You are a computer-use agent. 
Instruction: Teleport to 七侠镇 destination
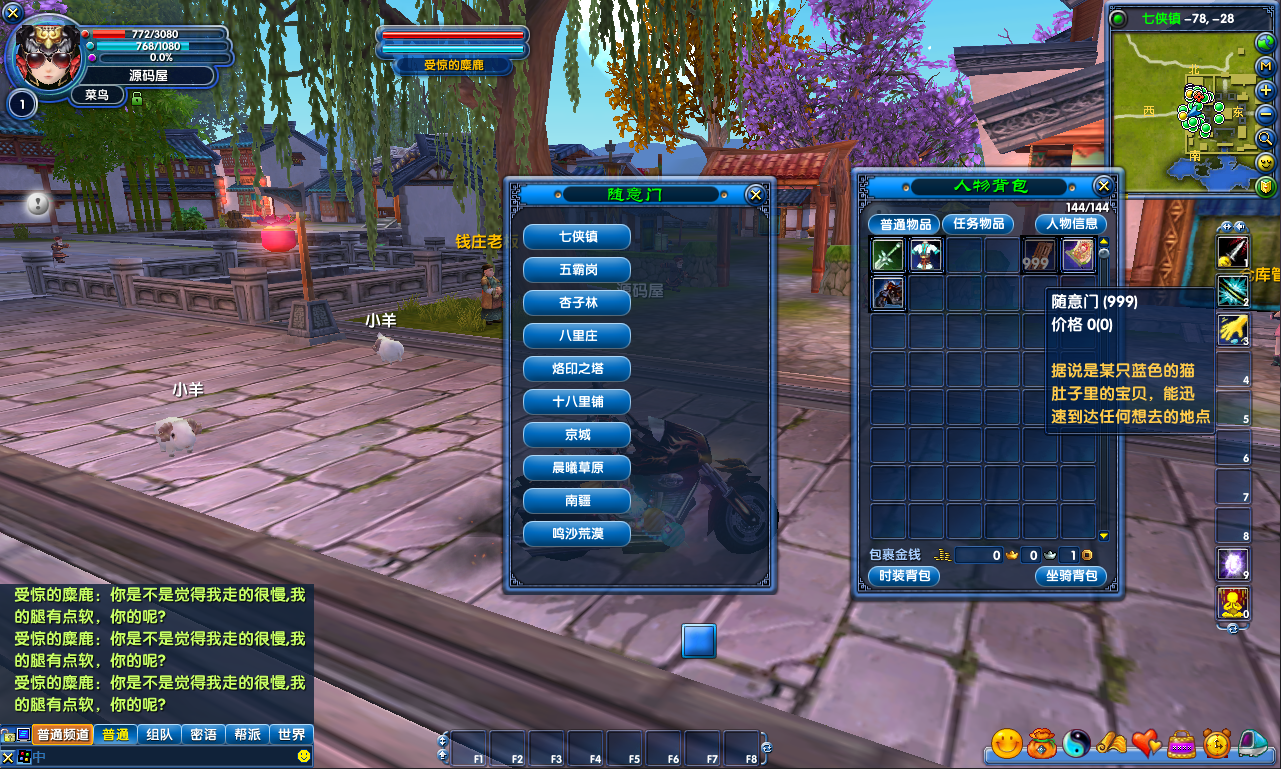tap(577, 237)
